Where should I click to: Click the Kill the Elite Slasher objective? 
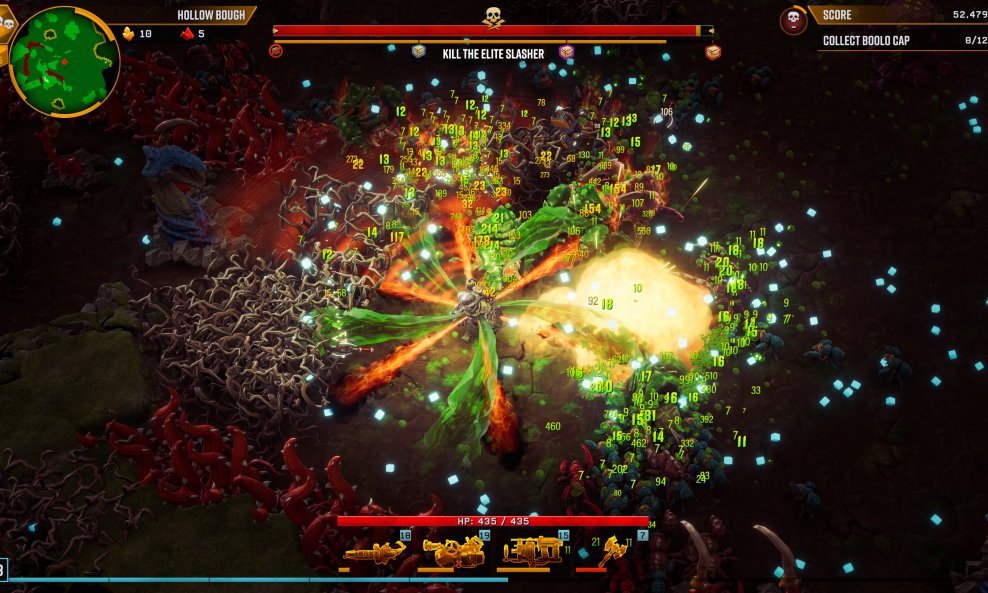493,54
